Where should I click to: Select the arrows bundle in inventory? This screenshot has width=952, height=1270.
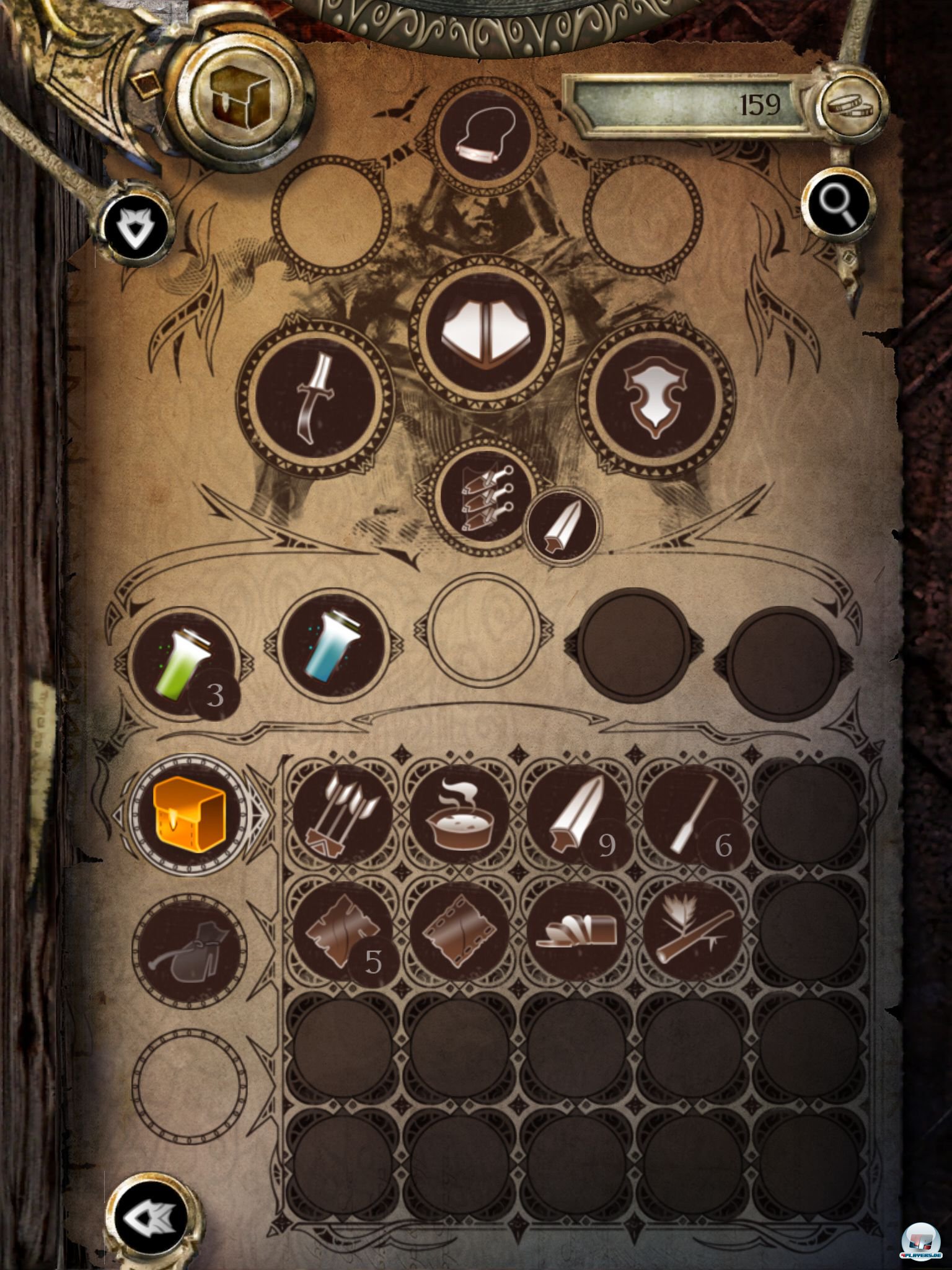pos(342,814)
